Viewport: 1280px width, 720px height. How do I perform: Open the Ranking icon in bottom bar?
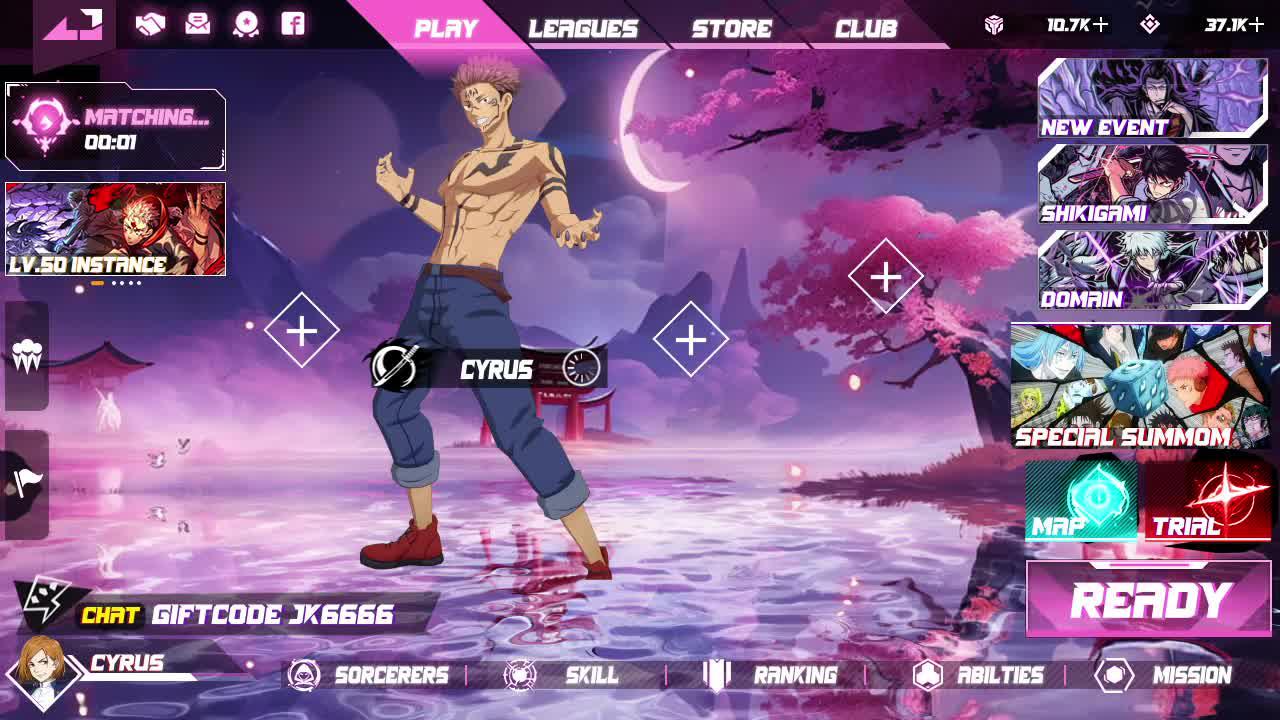pyautogui.click(x=717, y=676)
